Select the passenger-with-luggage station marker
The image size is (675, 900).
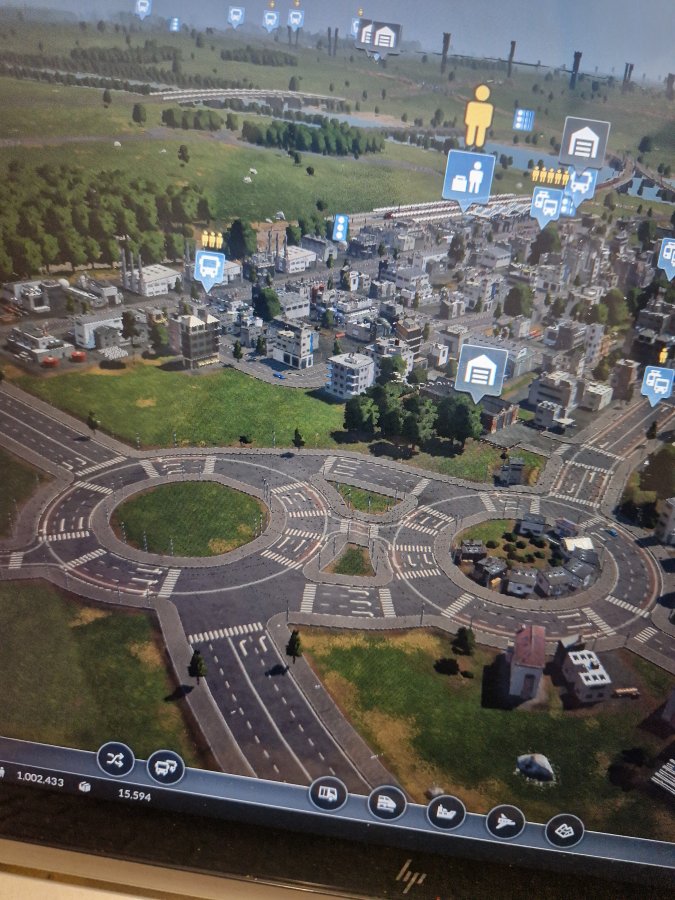[x=468, y=177]
